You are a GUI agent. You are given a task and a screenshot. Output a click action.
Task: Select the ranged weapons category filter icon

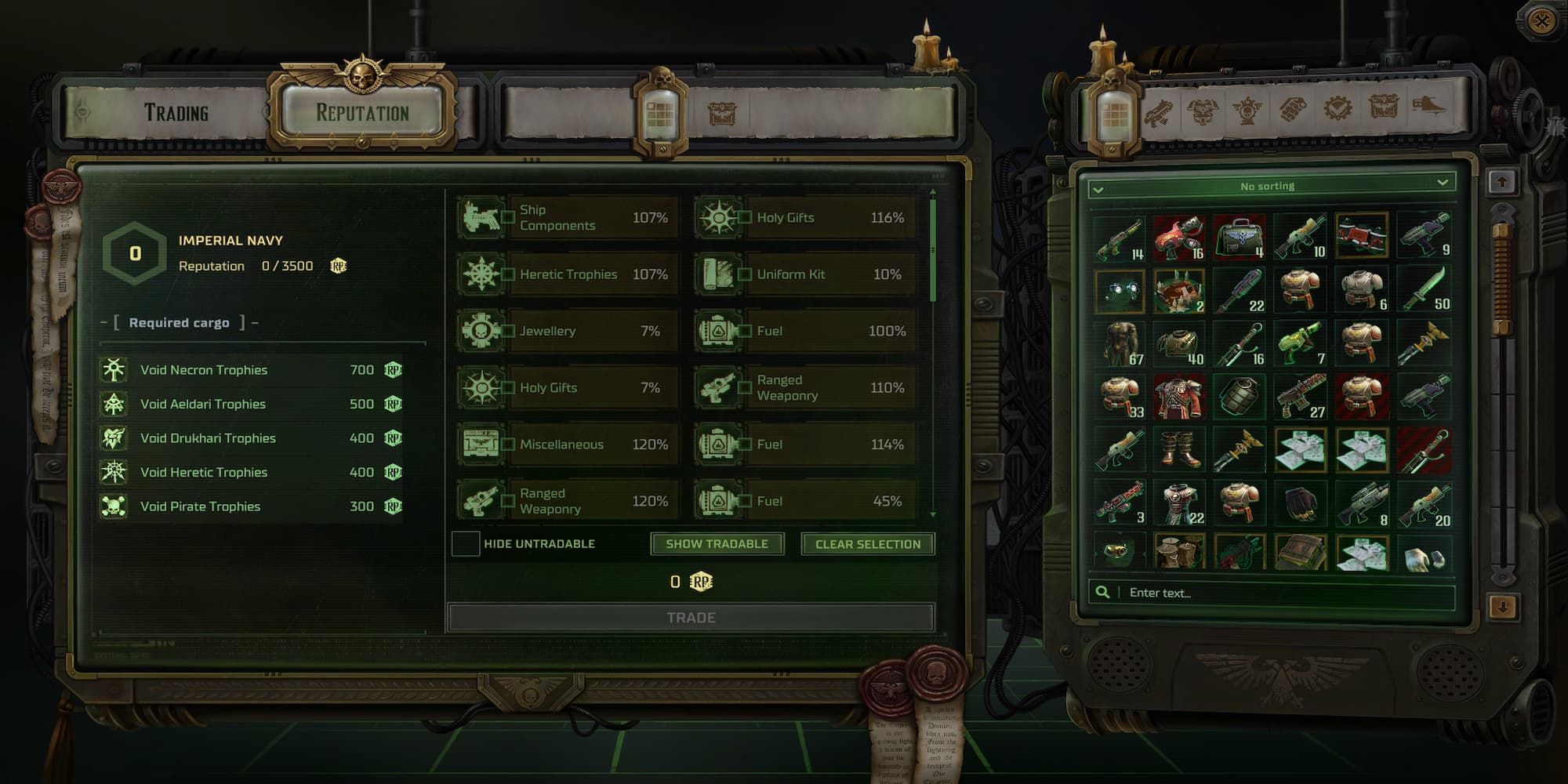pos(1160,112)
